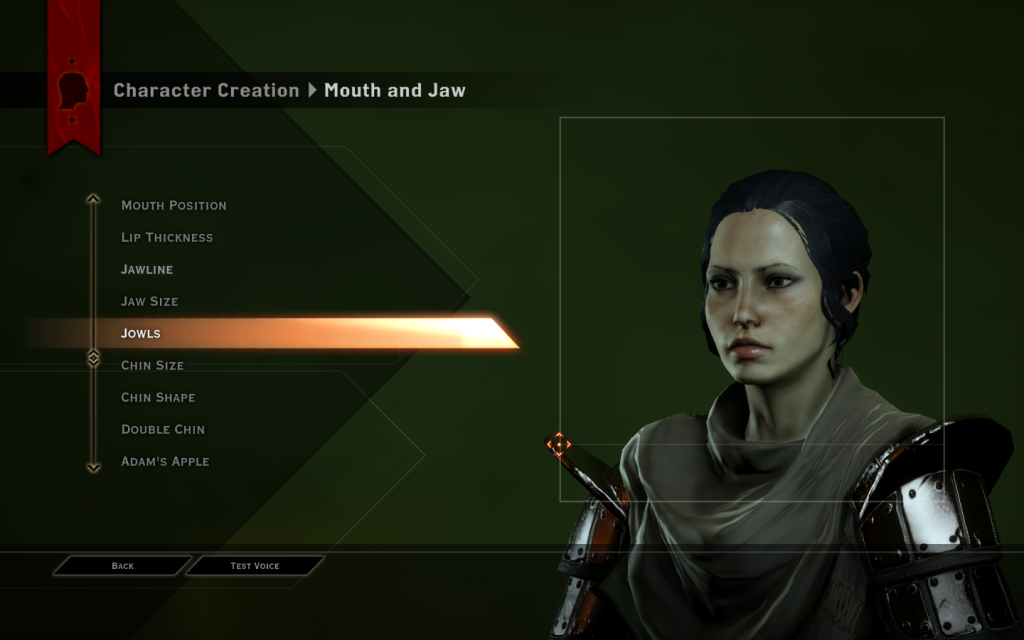Click the orange crosshair face-editing handle
Image resolution: width=1024 pixels, height=640 pixels.
click(x=558, y=443)
